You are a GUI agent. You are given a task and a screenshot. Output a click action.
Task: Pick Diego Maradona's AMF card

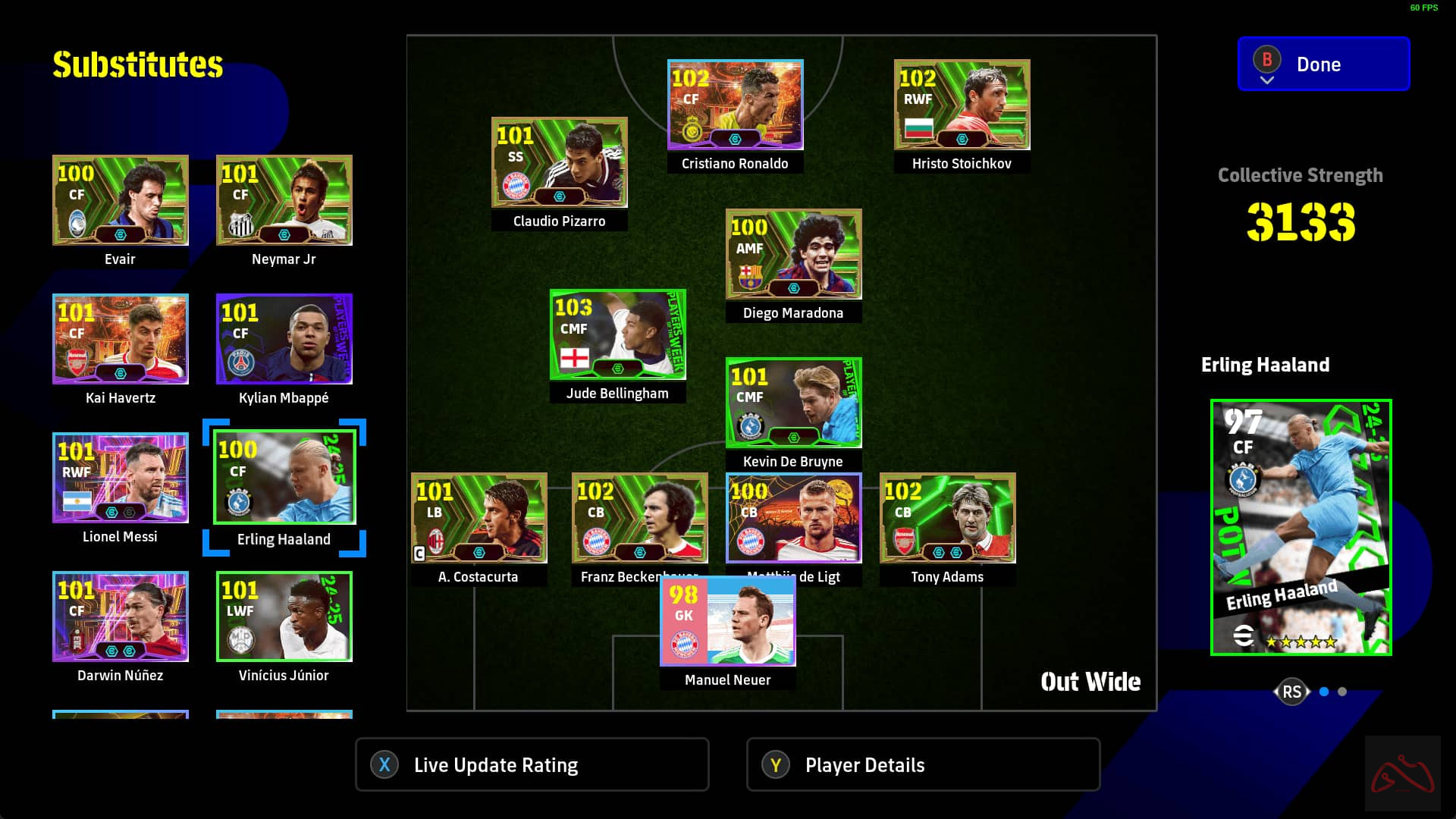pyautogui.click(x=793, y=254)
